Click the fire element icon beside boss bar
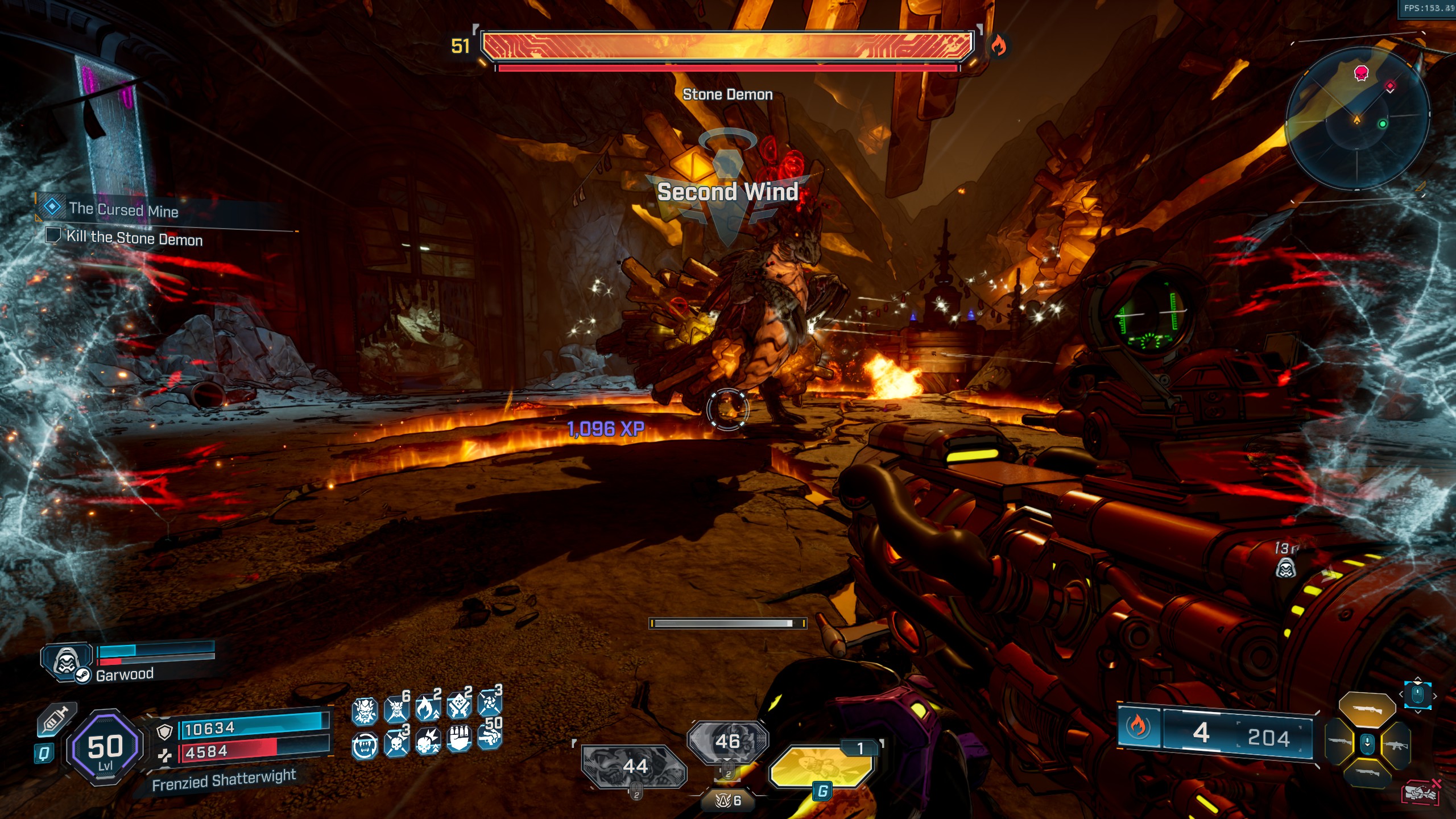1456x819 pixels. 998,45
